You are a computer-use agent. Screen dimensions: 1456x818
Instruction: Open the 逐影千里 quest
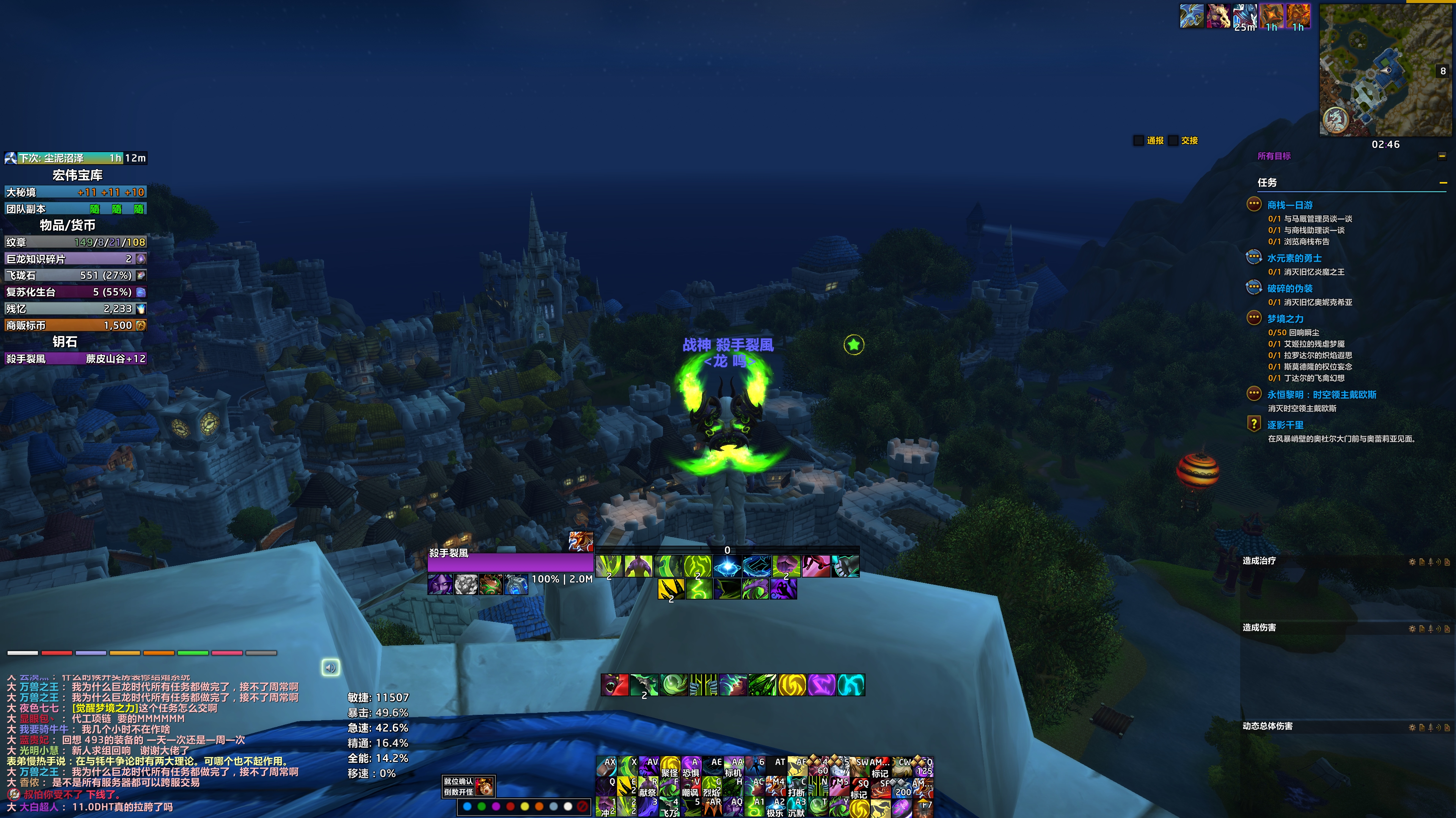[x=1285, y=425]
